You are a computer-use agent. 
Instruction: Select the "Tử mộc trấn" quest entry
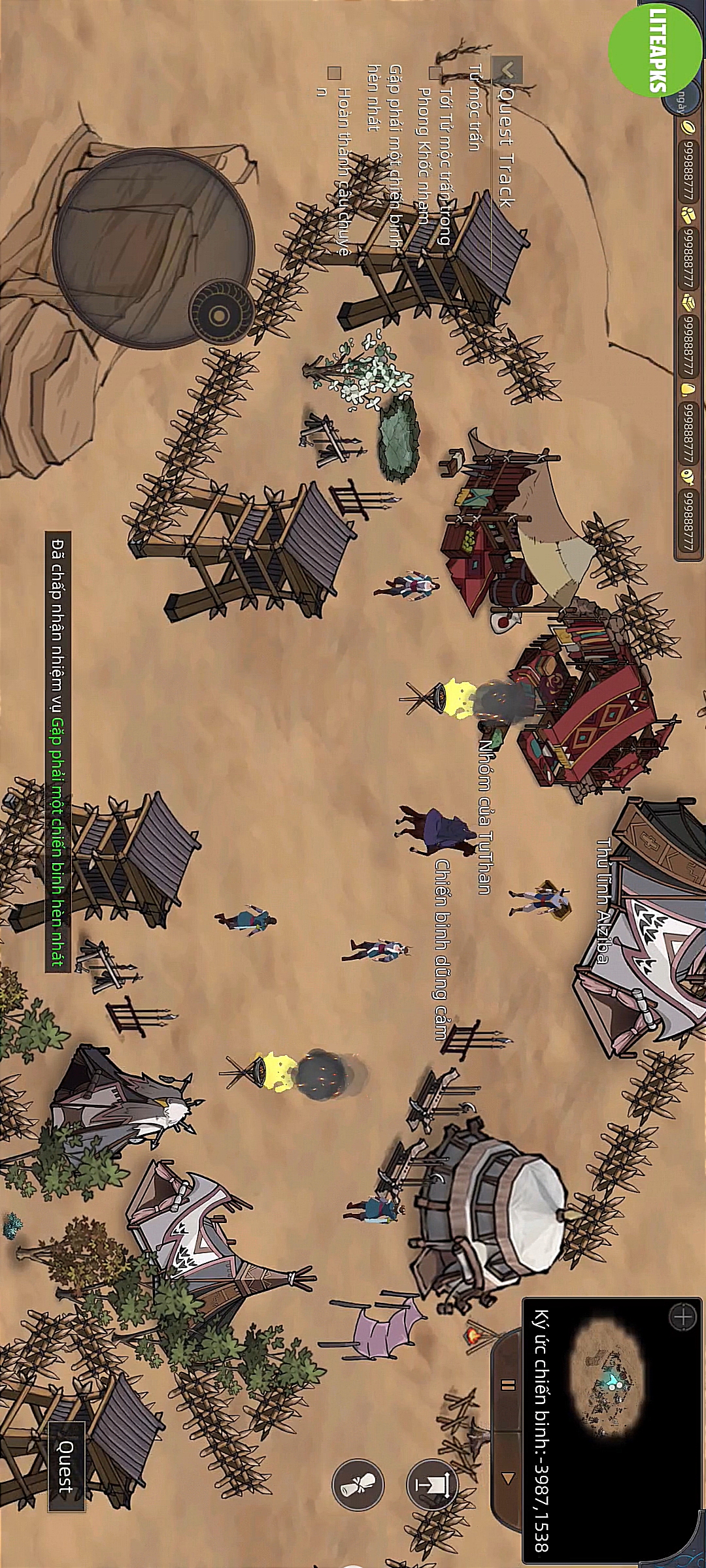[x=475, y=108]
